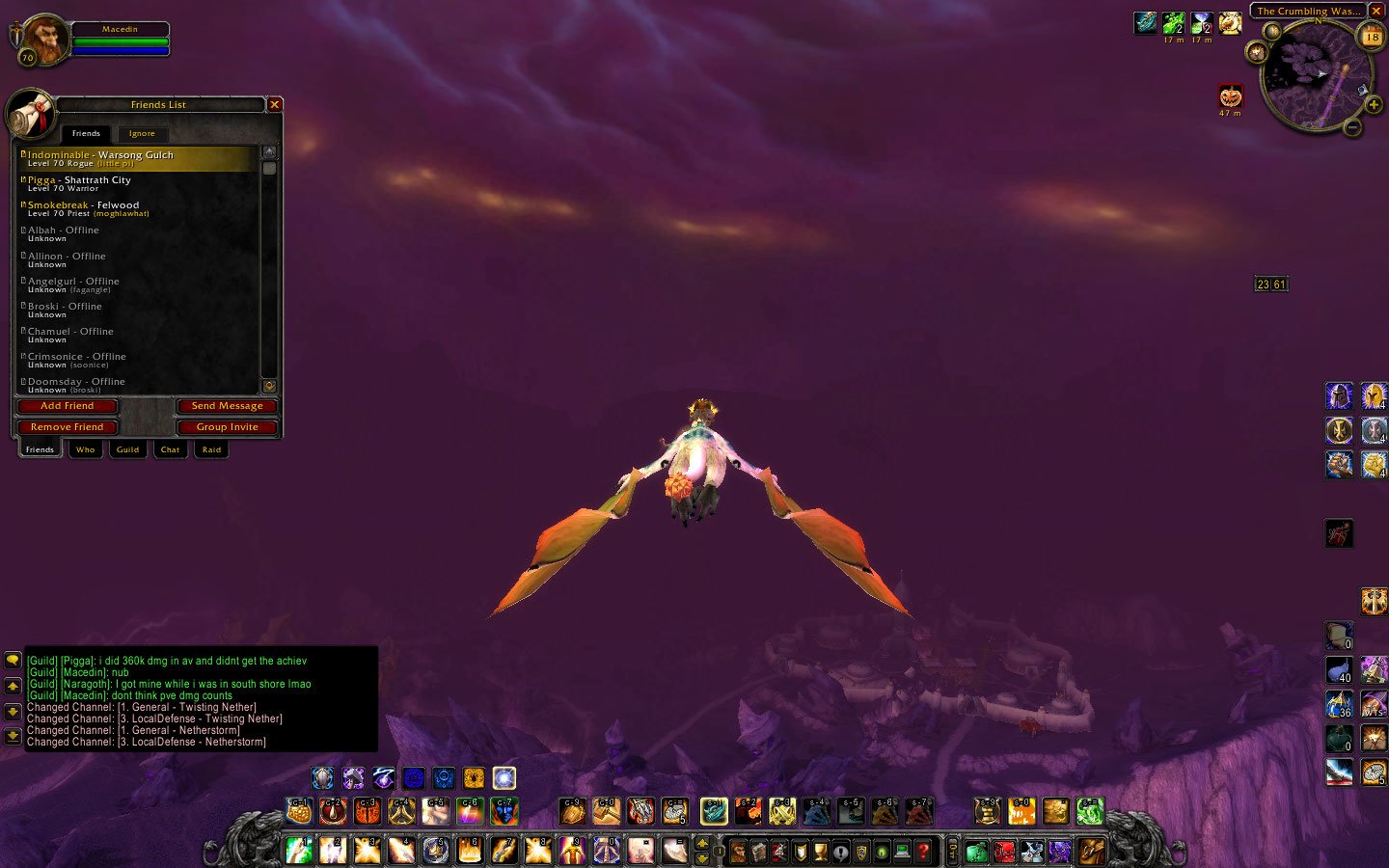Switch to the Ignore tab
The height and width of the screenshot is (868, 1389).
(x=142, y=133)
